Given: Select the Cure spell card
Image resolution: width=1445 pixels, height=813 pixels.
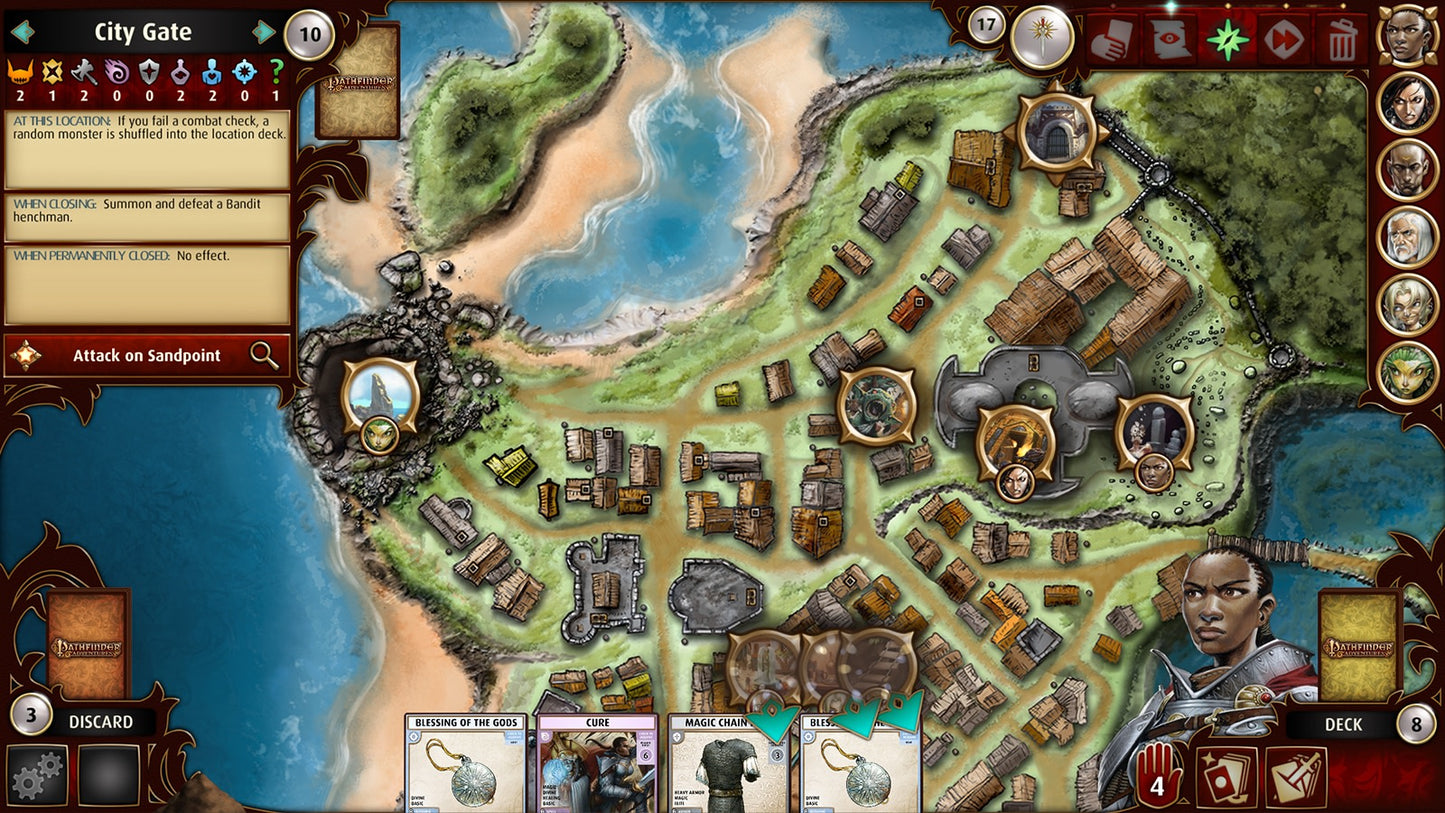Looking at the screenshot, I should (x=597, y=765).
